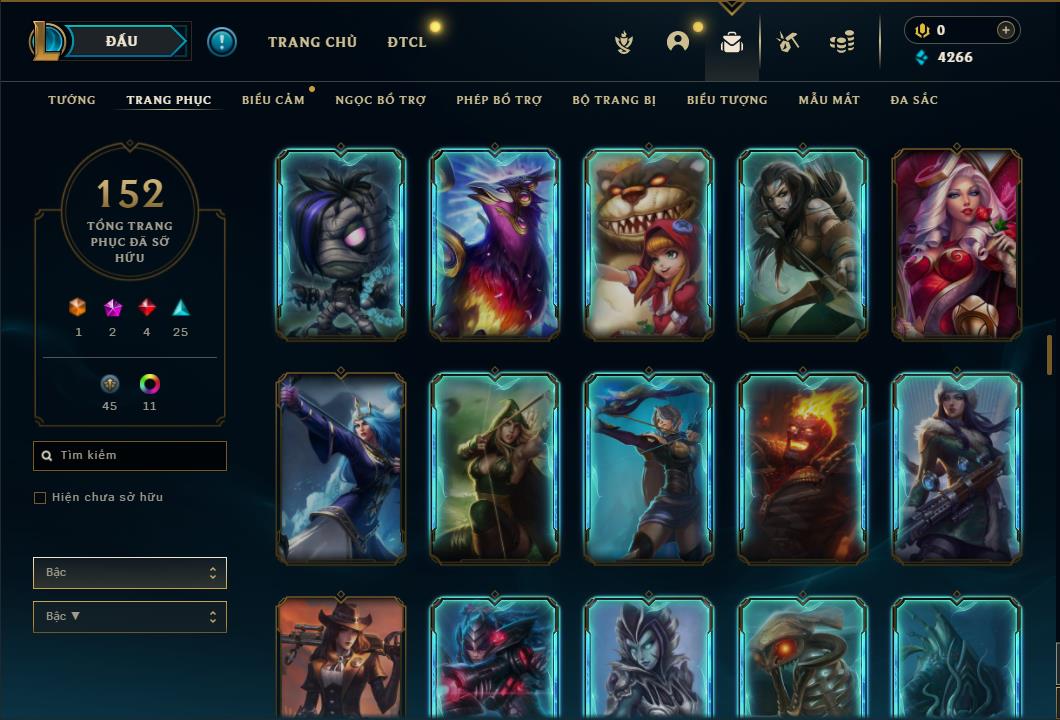Screen dimensions: 1060x720
Task: Open the blue exclamation alert icon
Action: (x=222, y=42)
